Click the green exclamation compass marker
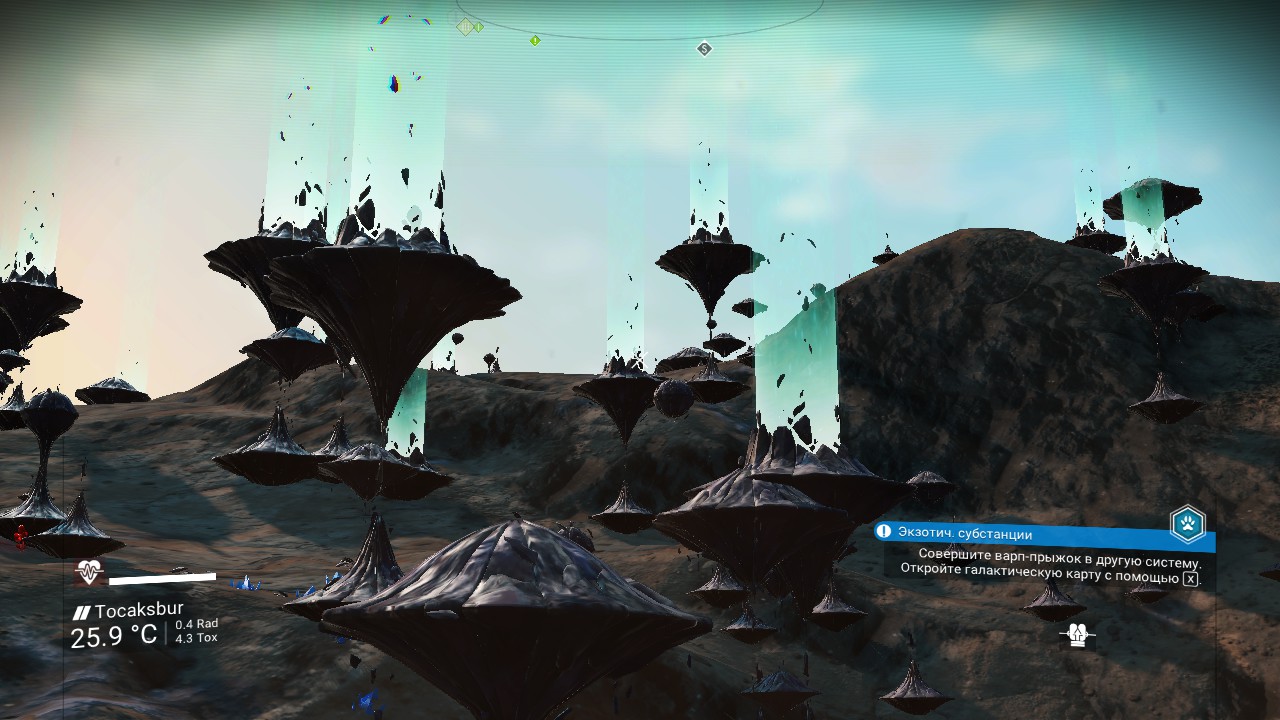 (x=535, y=41)
